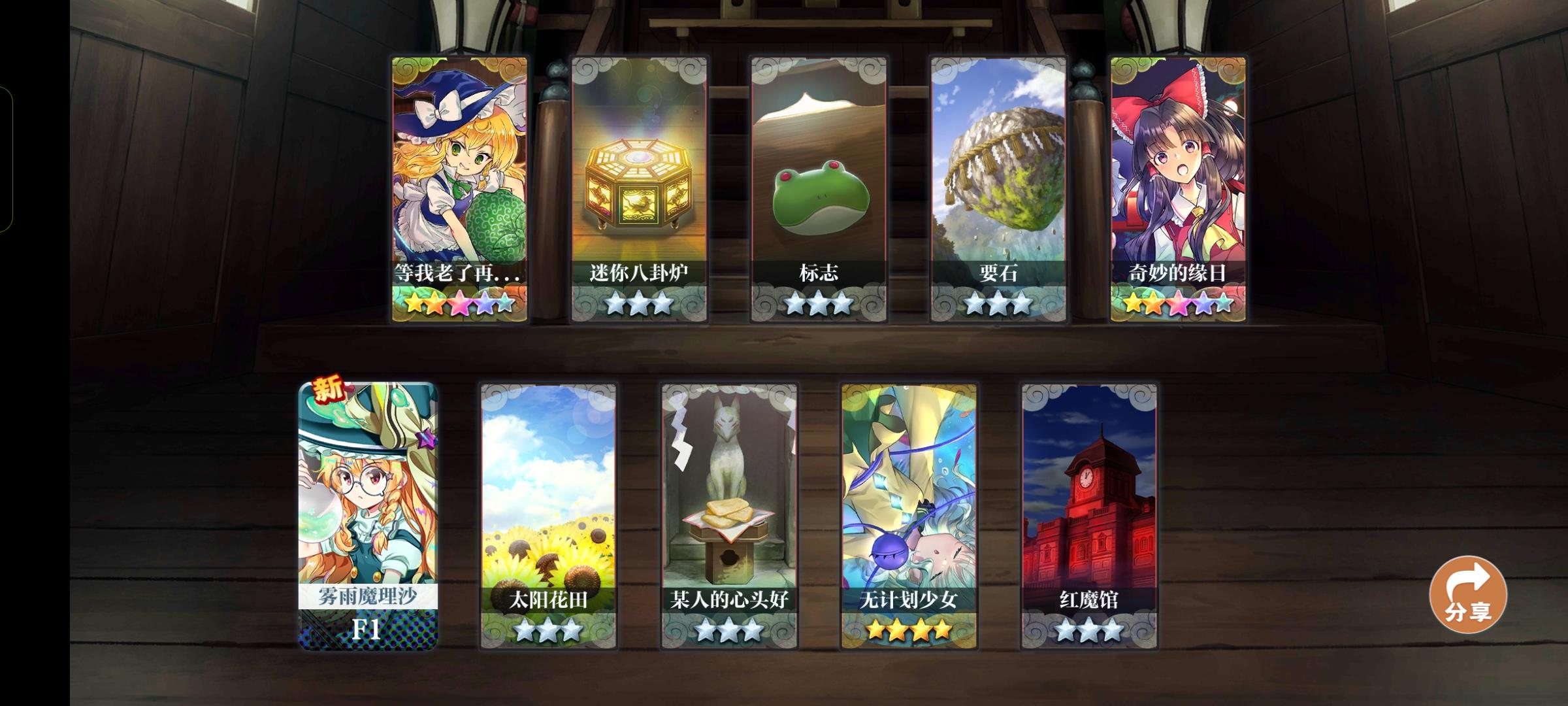Select the red 红魔馆 mansion card
Screen dimensions: 1568x706
coord(1090,503)
